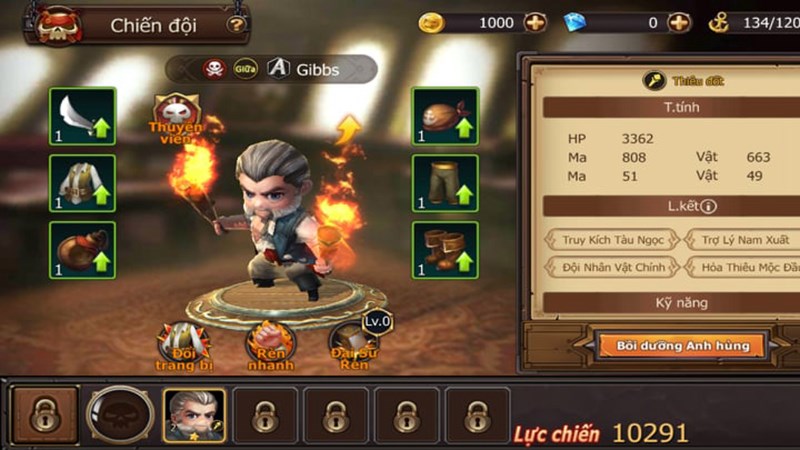Screen dimensions: 800x450
Task: Open Đổi trang bị equipment swap
Action: coord(184,346)
